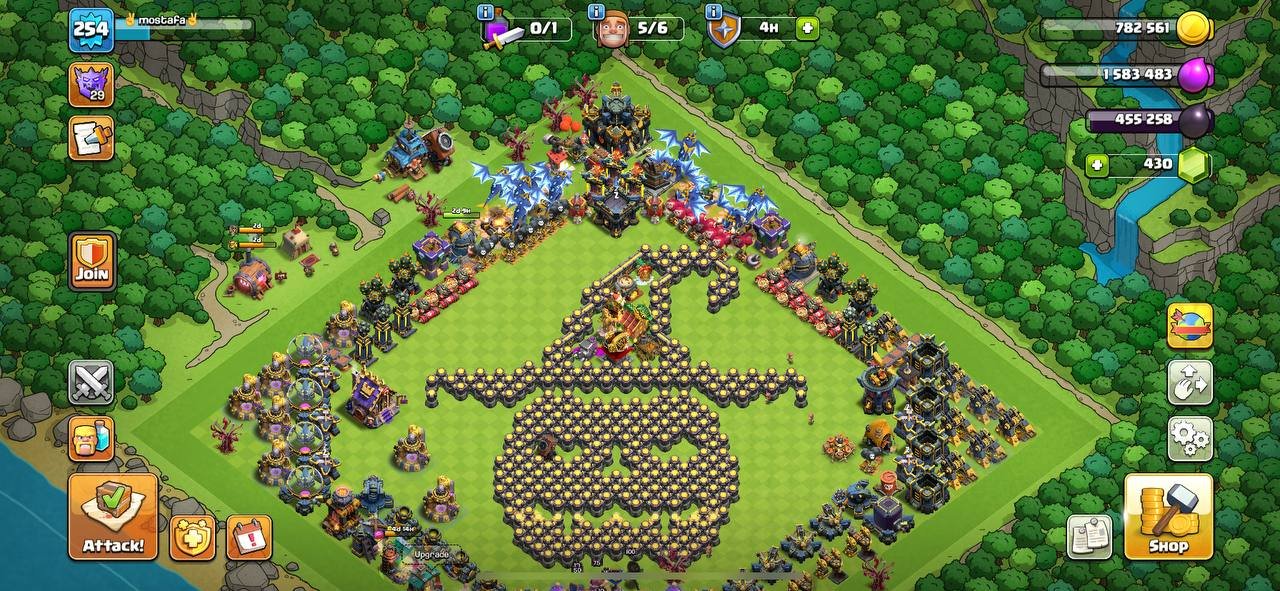Open the globe icon above the layout button
This screenshot has width=1280, height=591.
tap(1190, 326)
